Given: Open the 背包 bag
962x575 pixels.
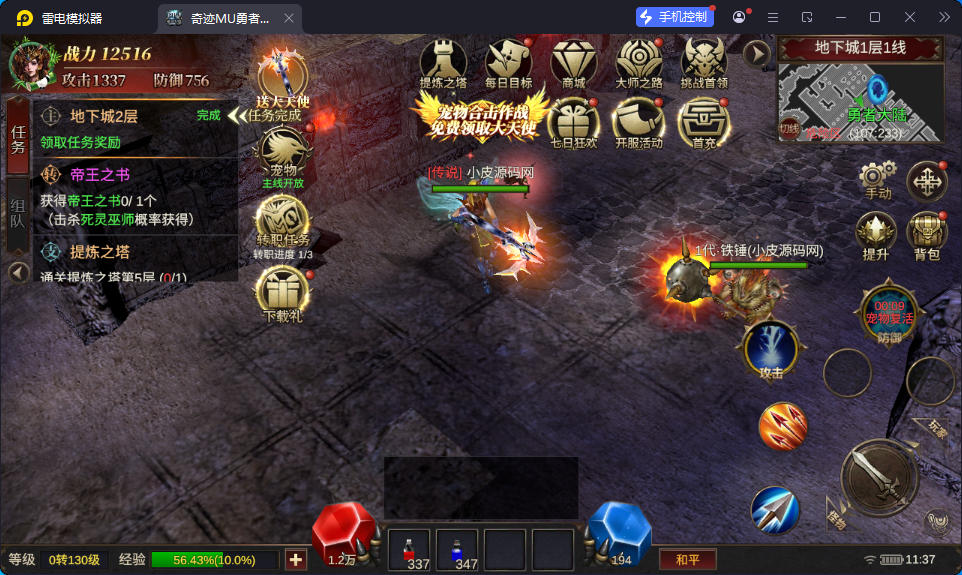Looking at the screenshot, I should (x=926, y=235).
